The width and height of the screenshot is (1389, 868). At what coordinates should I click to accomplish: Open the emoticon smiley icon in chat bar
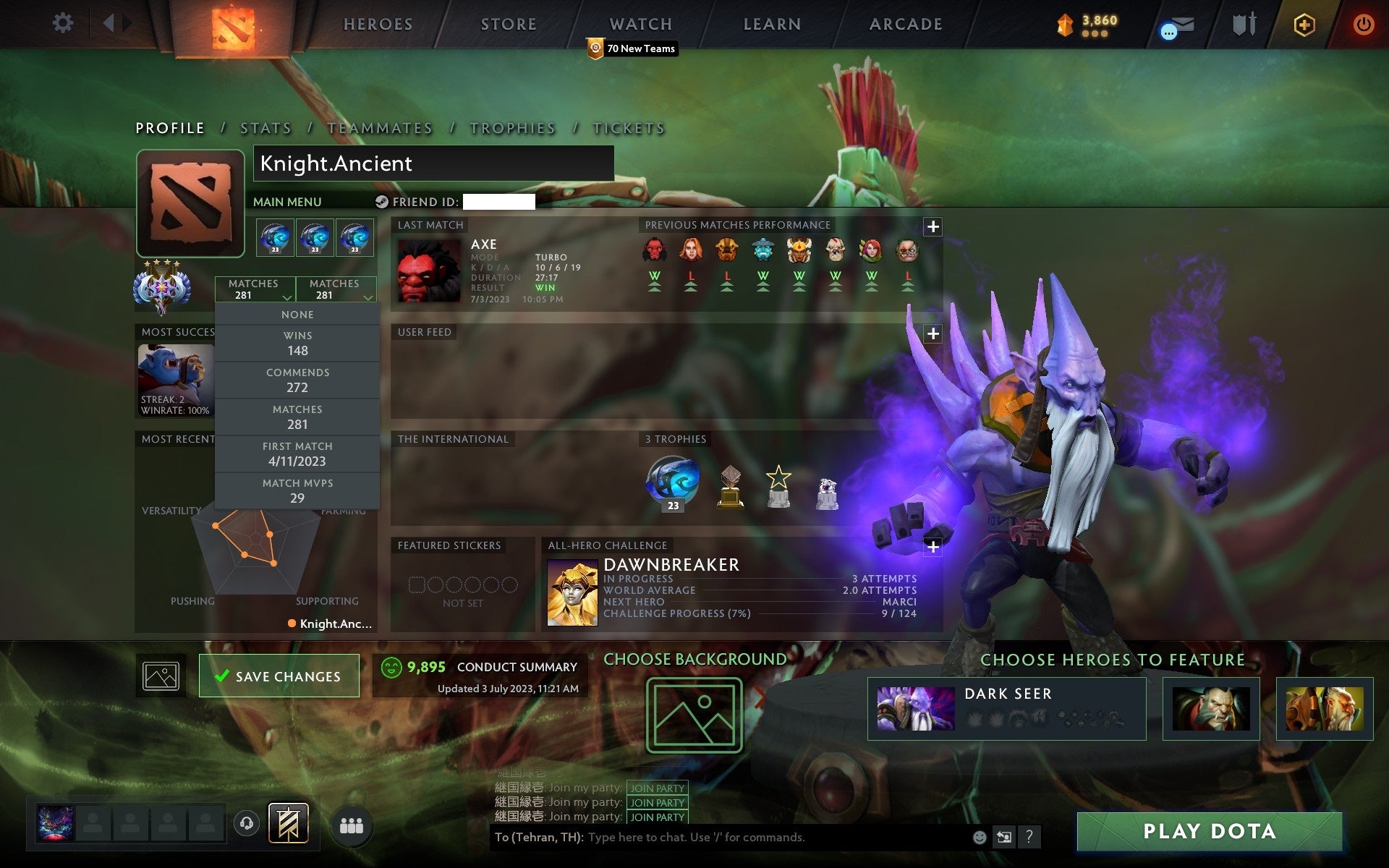980,837
